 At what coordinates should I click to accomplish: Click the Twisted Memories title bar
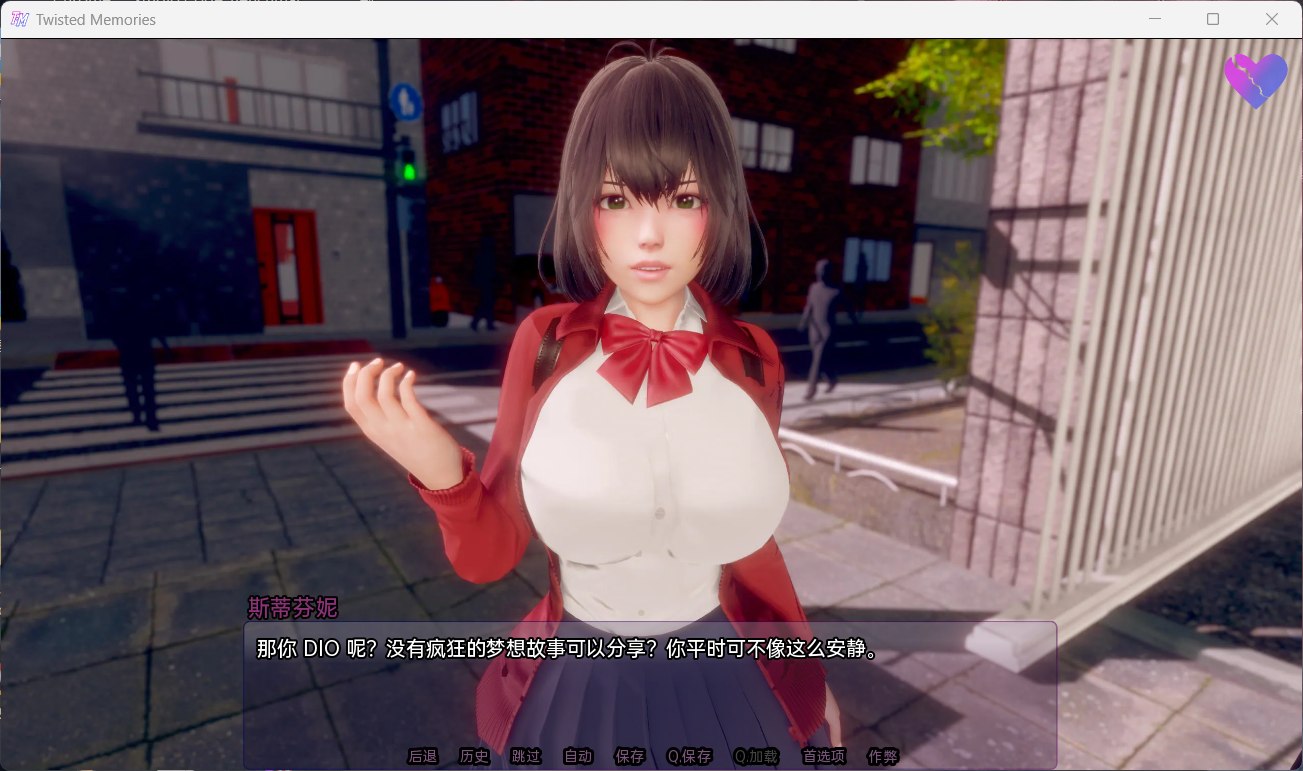pos(600,19)
